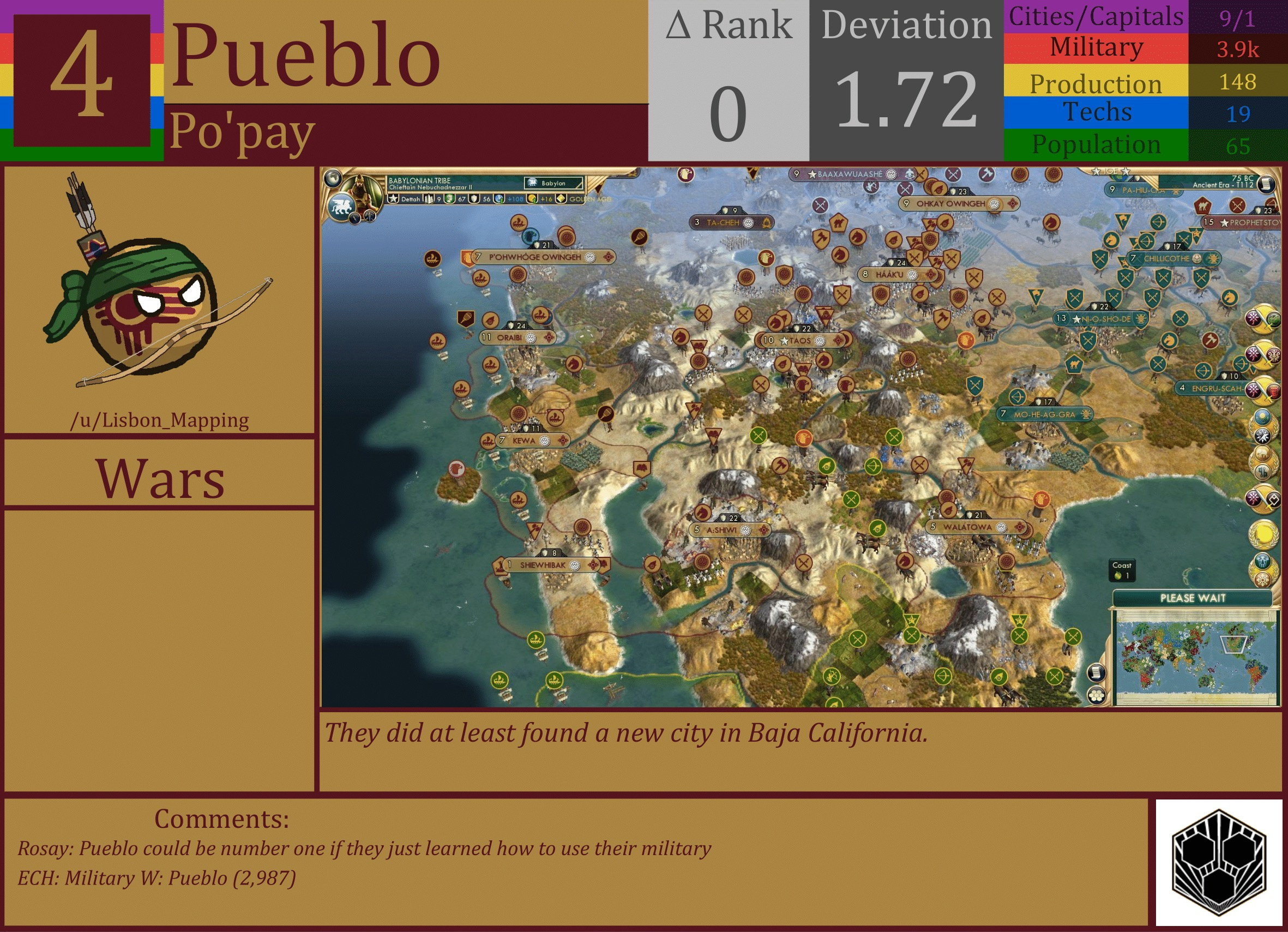Open the Babylon civilization dropdown
Viewport: 1288px width, 932px height.
[553, 183]
